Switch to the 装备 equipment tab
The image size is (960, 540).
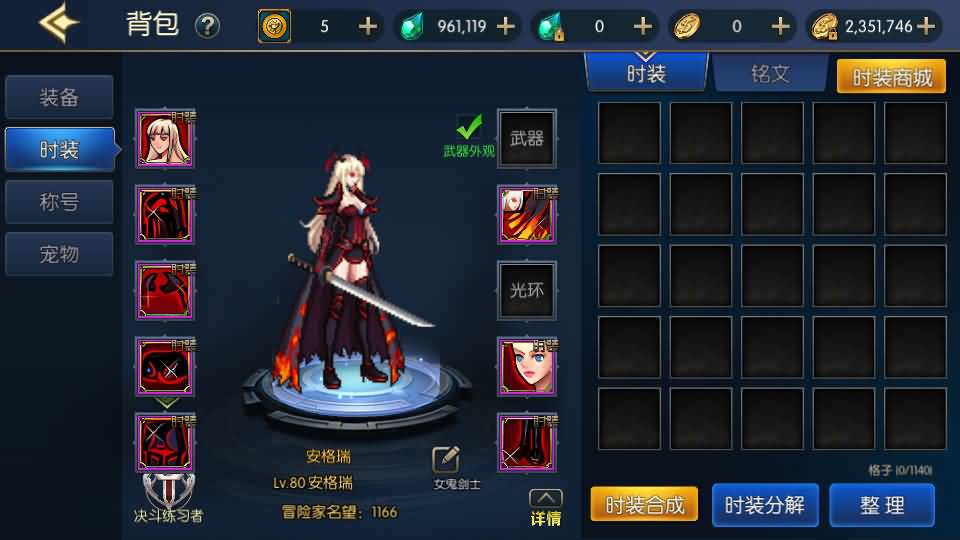click(59, 98)
